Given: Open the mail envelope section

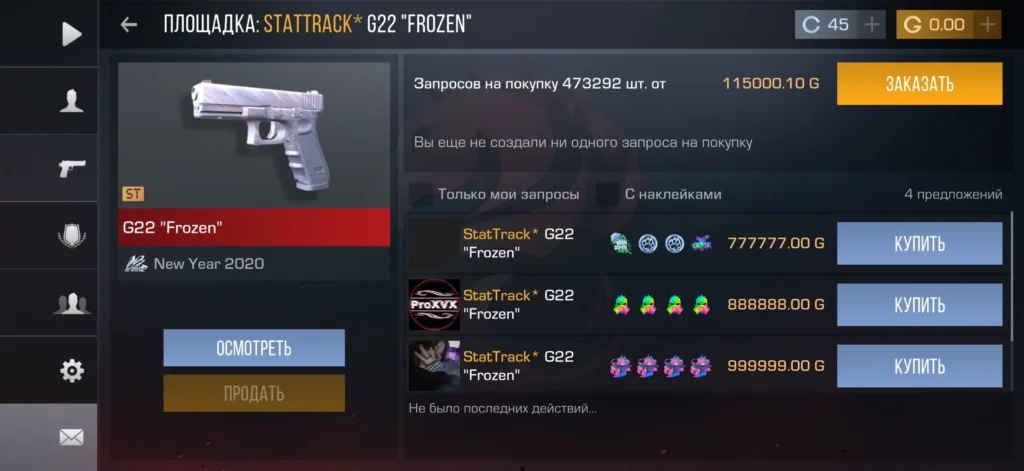Looking at the screenshot, I should [71, 437].
